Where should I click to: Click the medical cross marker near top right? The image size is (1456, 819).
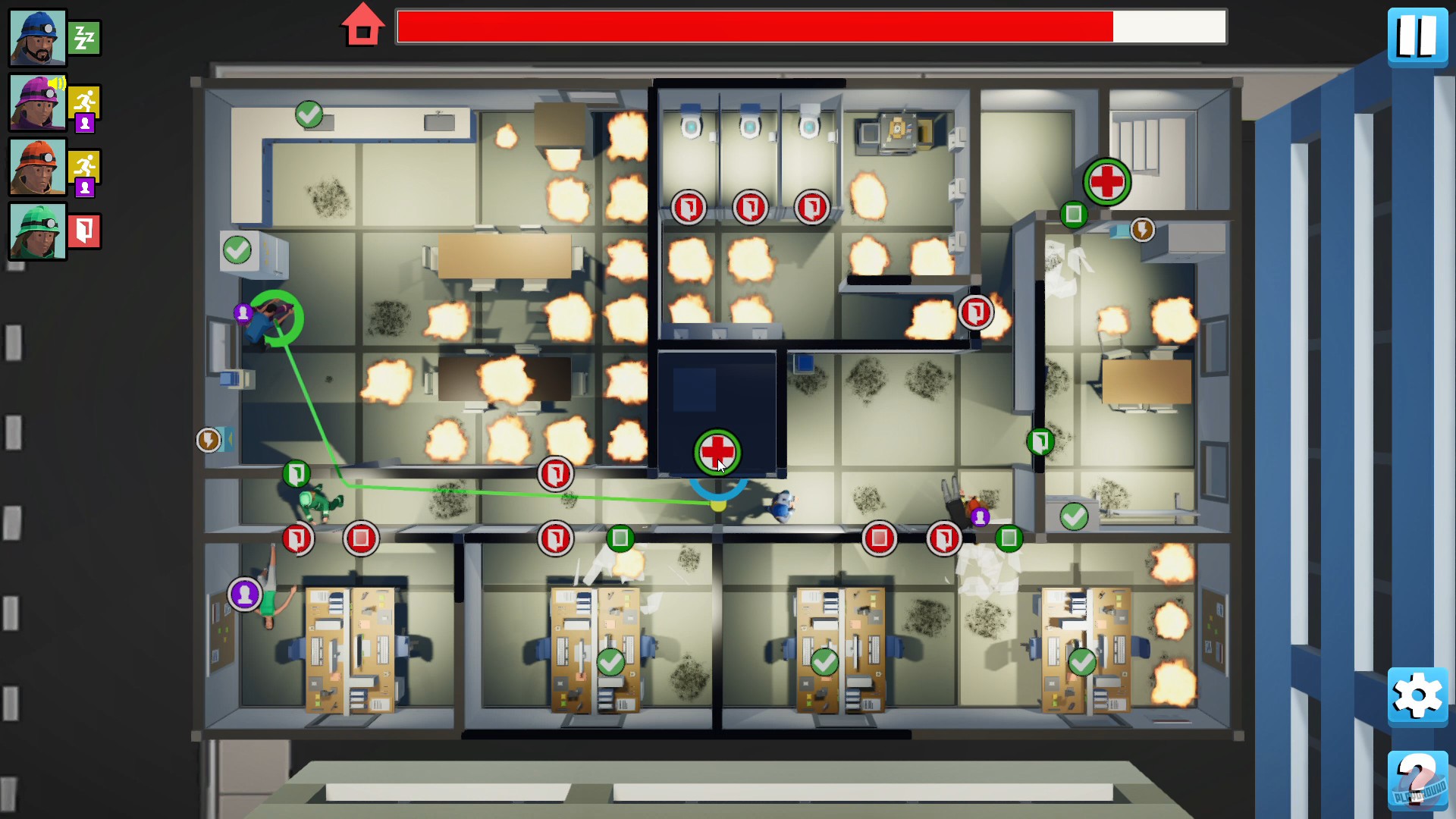click(x=1108, y=182)
